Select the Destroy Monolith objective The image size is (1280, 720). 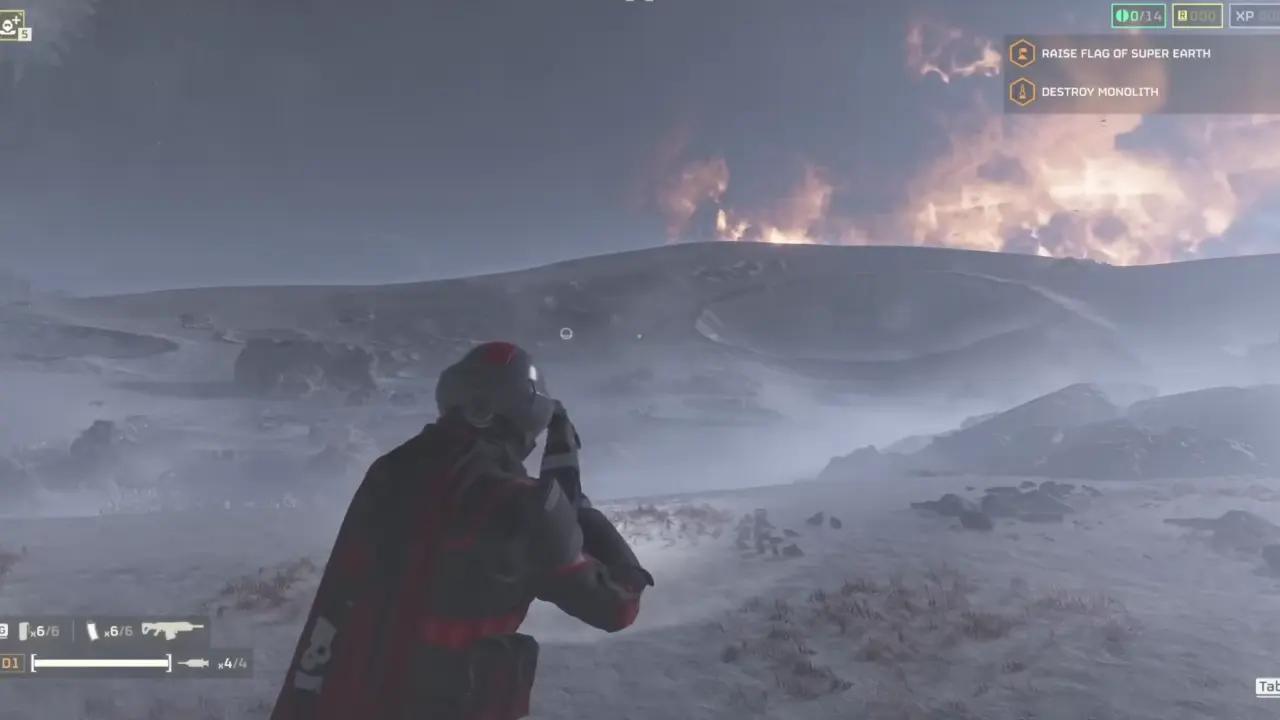[x=1099, y=92]
